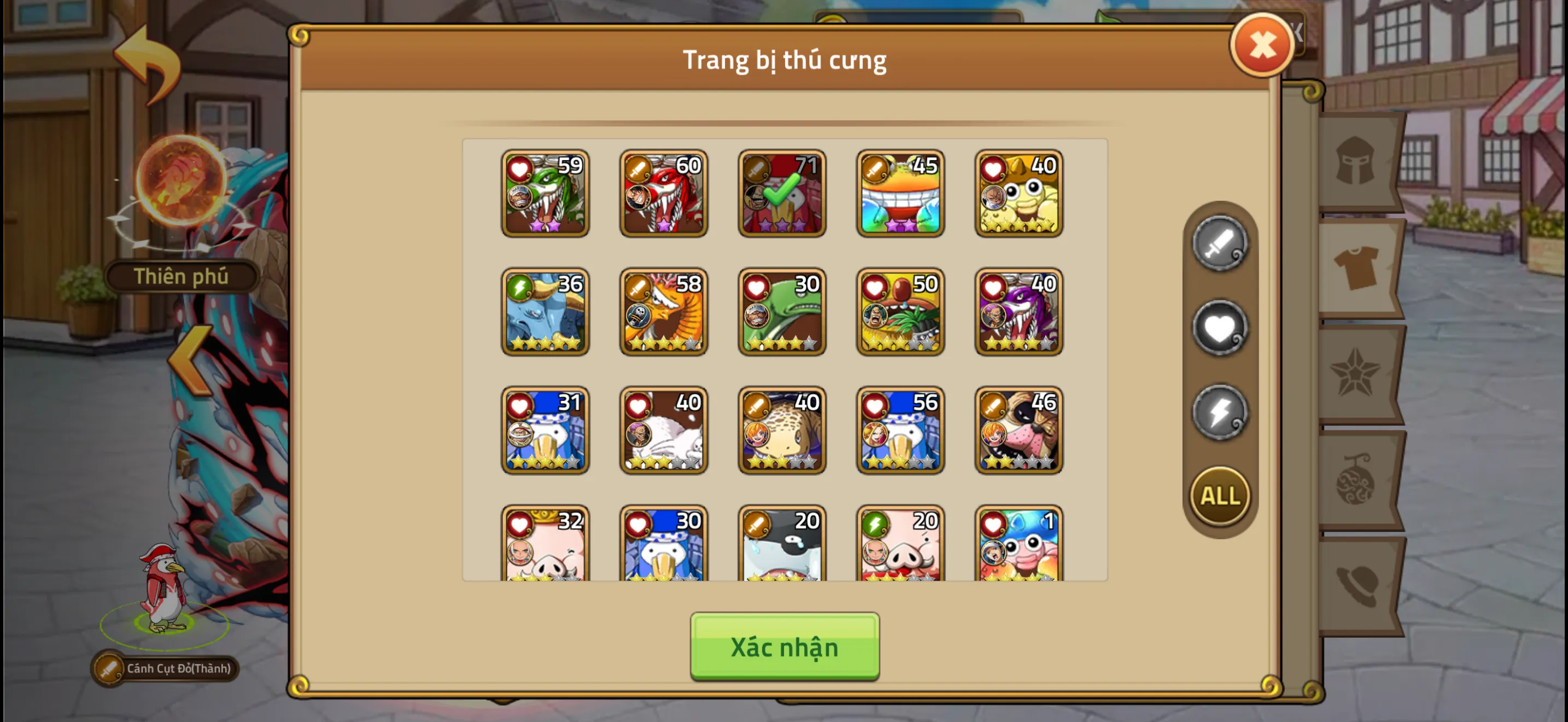Viewport: 1568px width, 722px height.
Task: Toggle the heart HP filter on
Action: click(x=1219, y=329)
